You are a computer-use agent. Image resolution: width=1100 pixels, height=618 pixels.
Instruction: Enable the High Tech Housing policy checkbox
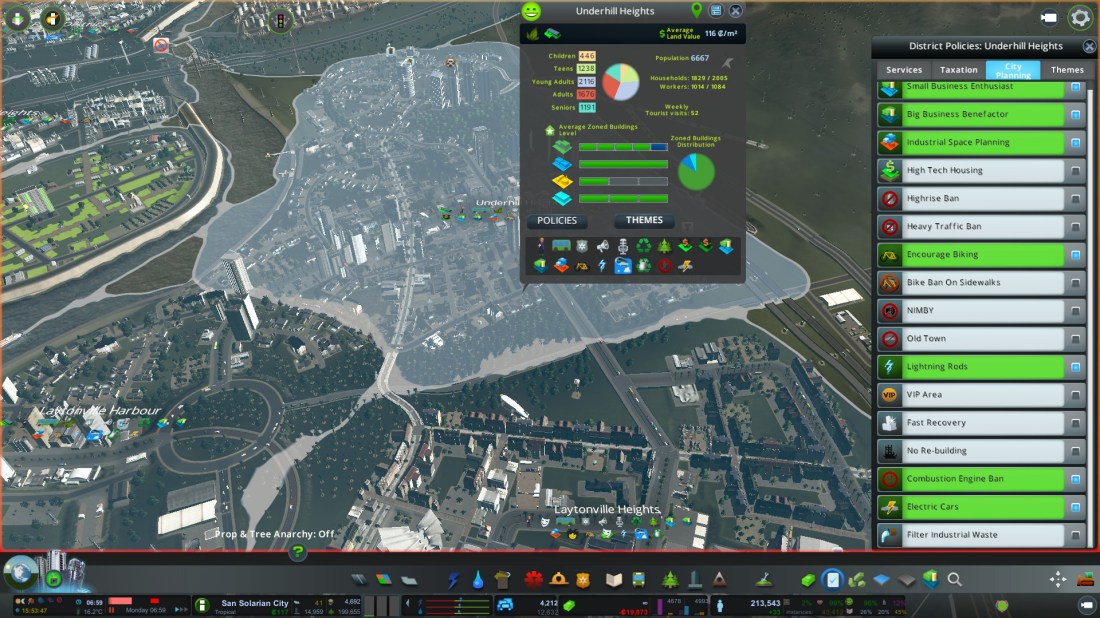pyautogui.click(x=1076, y=171)
